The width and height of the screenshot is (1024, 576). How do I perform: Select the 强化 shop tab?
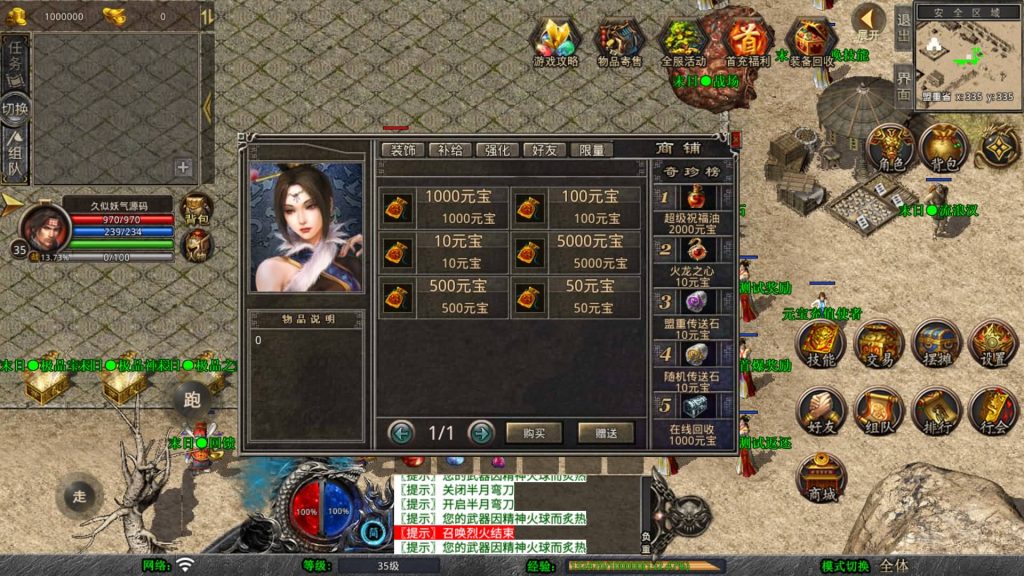497,150
